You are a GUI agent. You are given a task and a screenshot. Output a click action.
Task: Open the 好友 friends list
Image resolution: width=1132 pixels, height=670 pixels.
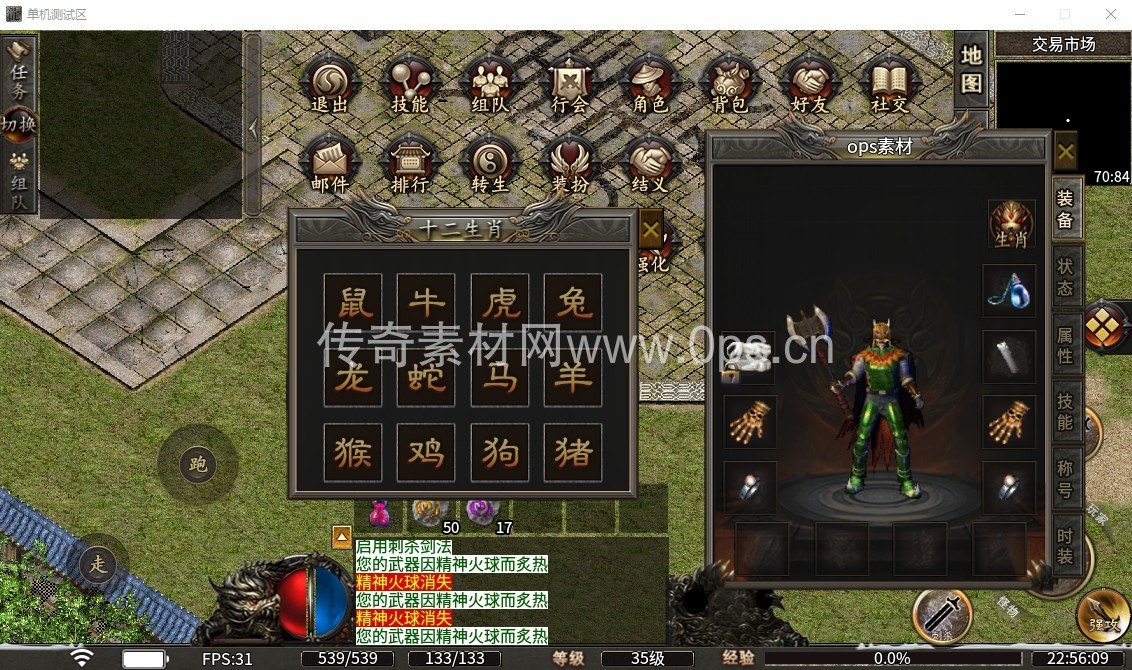click(809, 84)
